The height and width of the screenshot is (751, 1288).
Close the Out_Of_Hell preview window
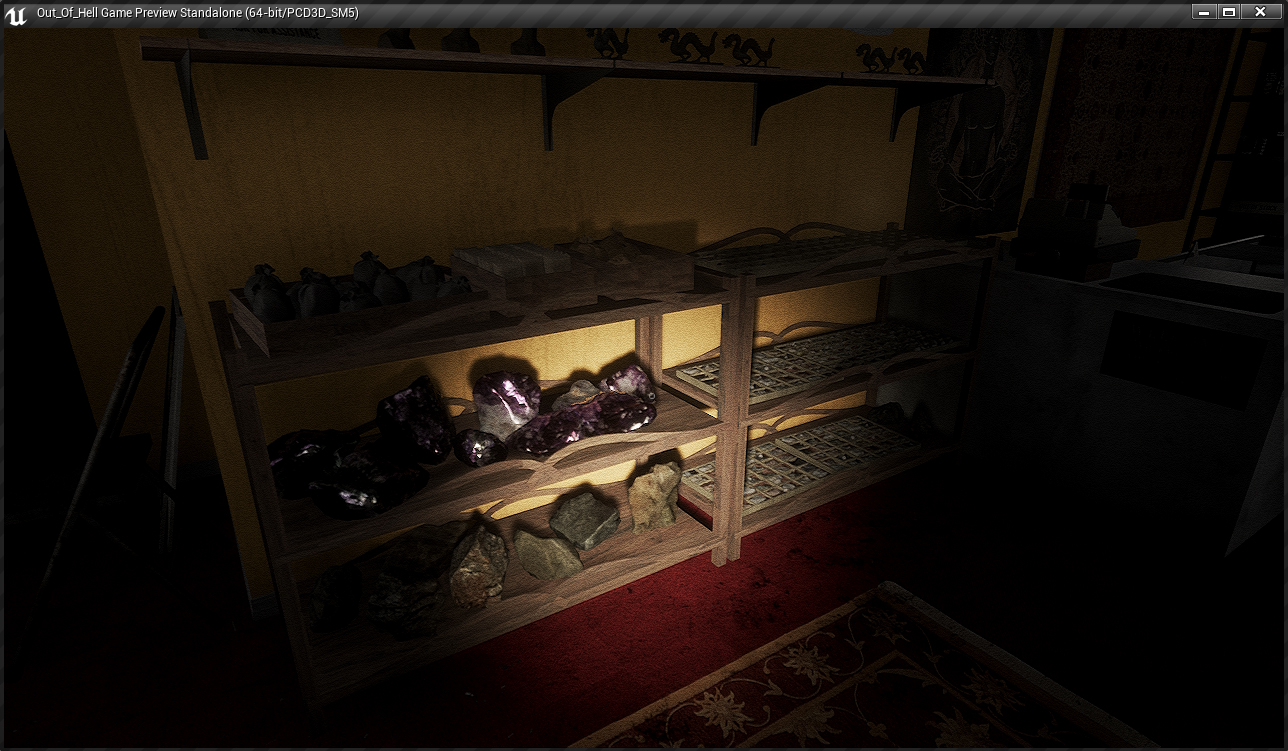pos(1260,12)
